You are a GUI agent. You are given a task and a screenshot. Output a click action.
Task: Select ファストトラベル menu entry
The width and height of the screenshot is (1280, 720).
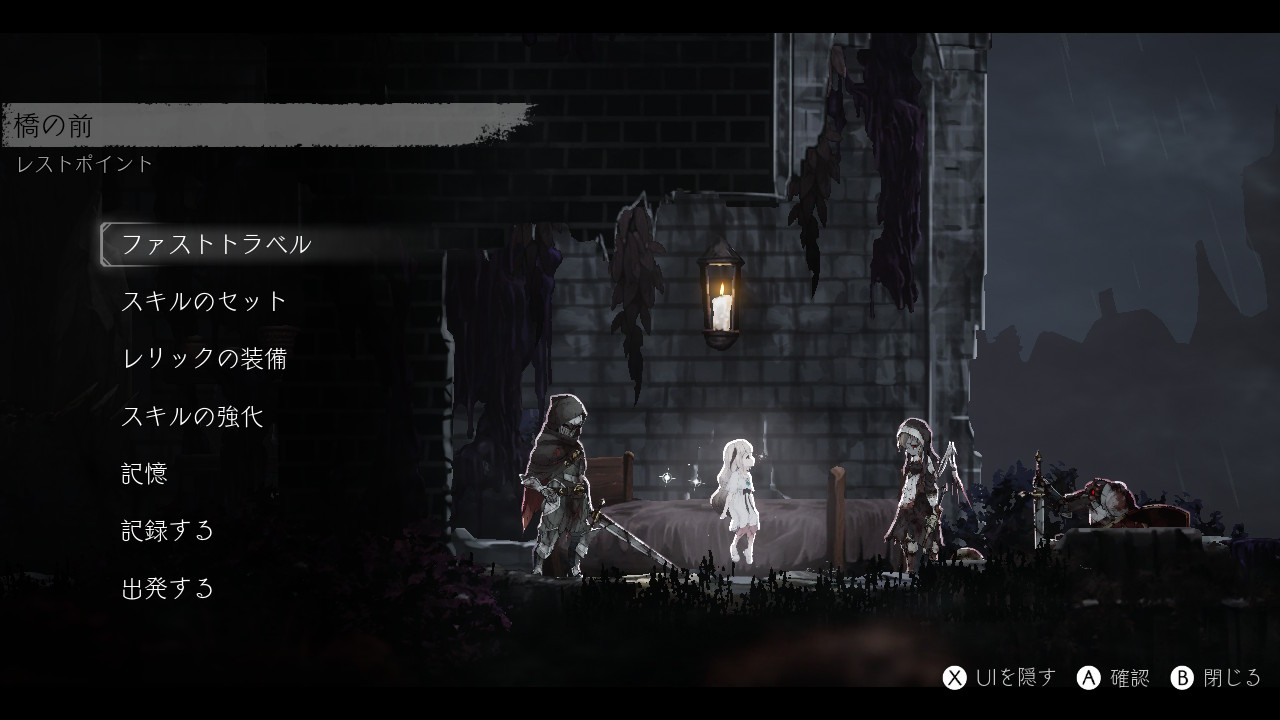coord(216,244)
